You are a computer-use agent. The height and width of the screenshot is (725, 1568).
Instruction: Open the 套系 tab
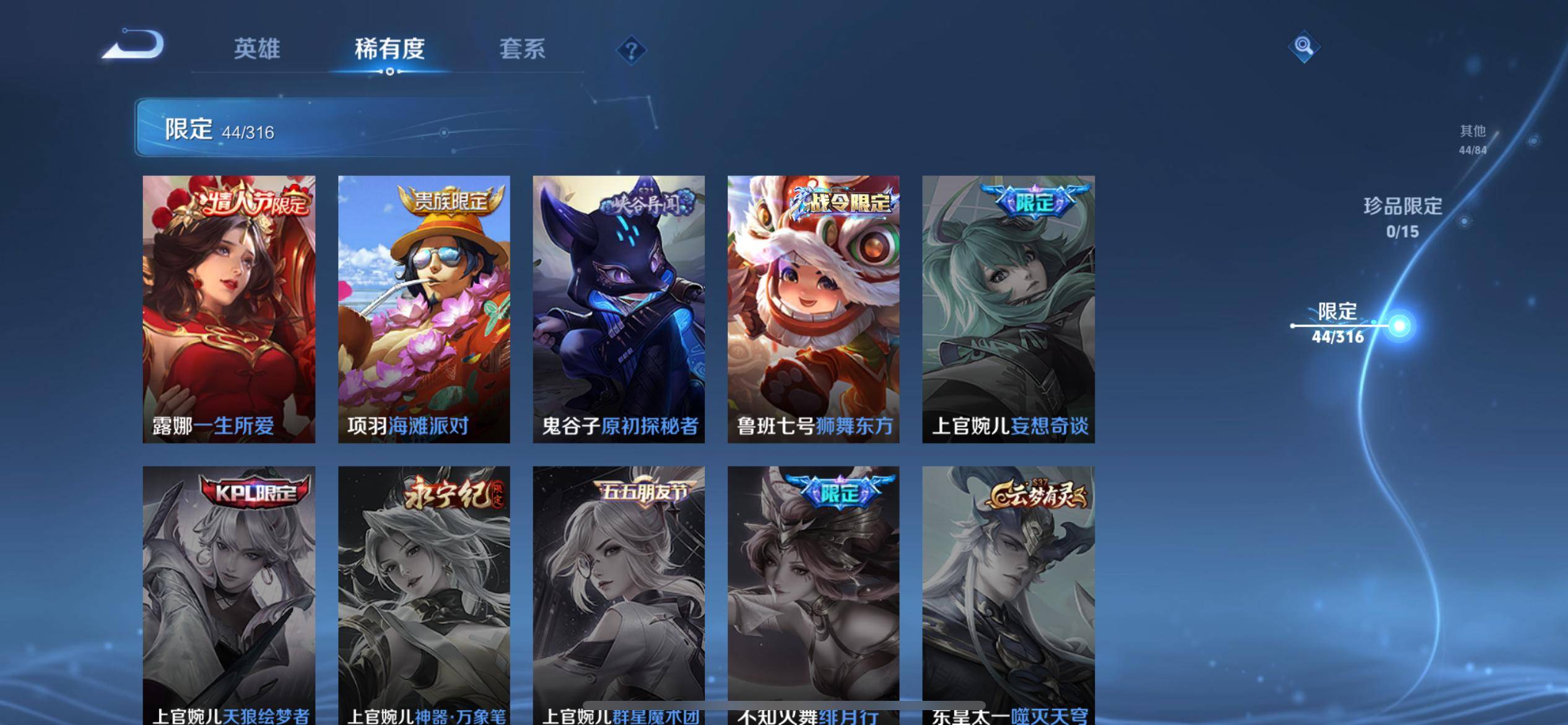click(x=522, y=49)
